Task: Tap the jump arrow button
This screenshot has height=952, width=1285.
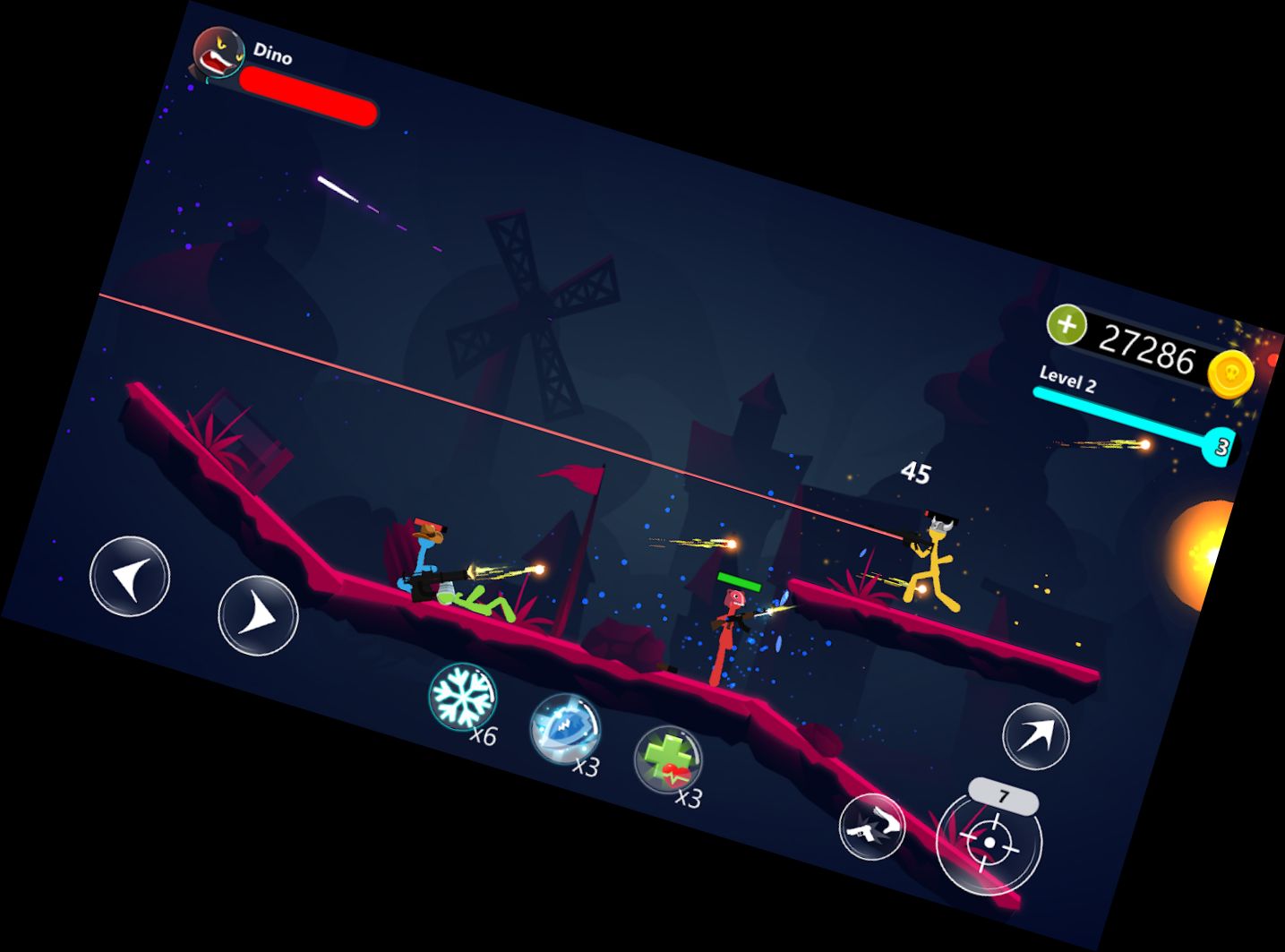Action: click(x=1035, y=736)
